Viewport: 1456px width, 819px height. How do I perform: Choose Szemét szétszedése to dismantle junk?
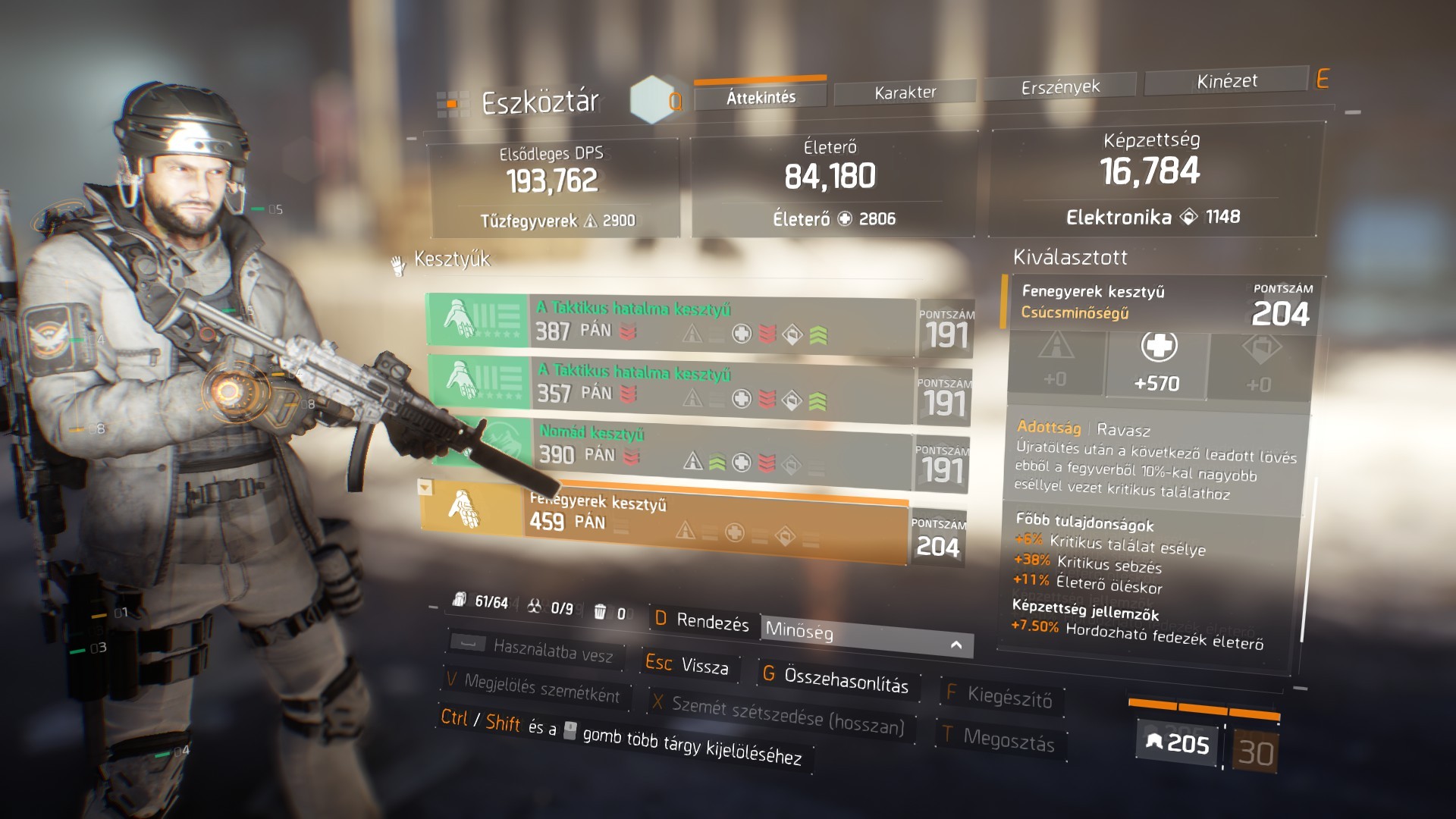[780, 713]
